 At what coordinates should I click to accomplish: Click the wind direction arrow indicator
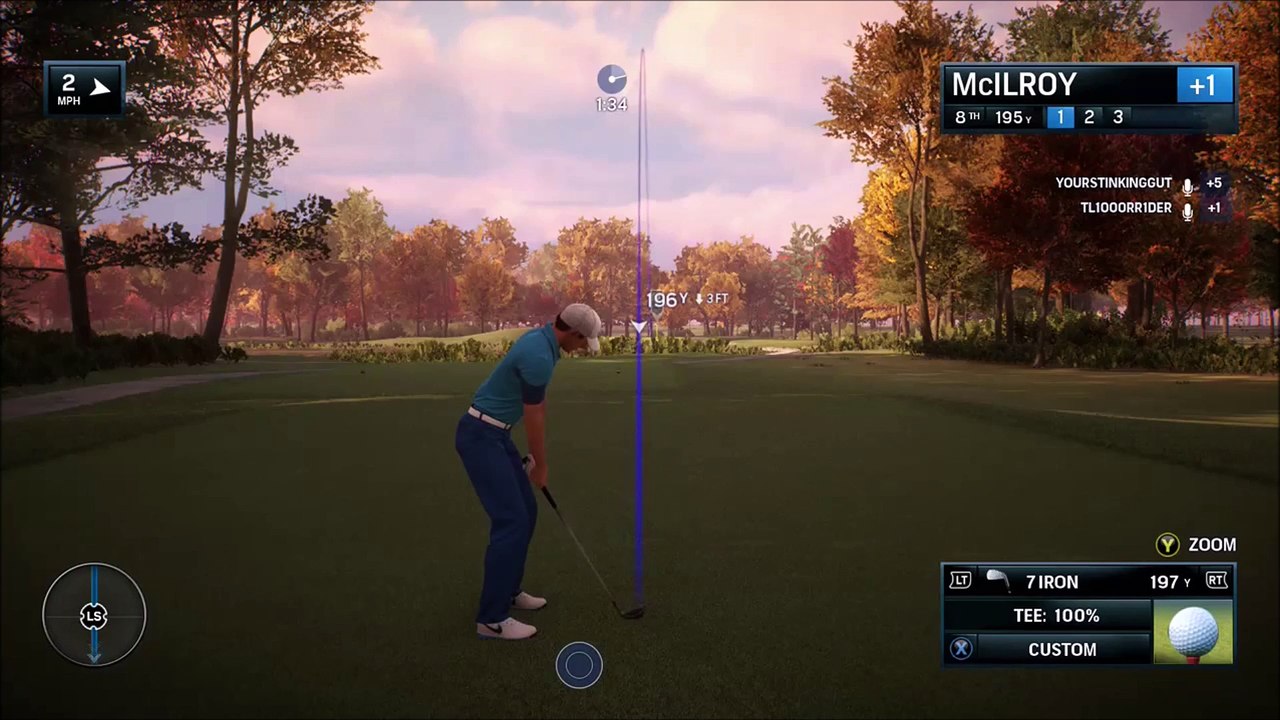point(99,88)
